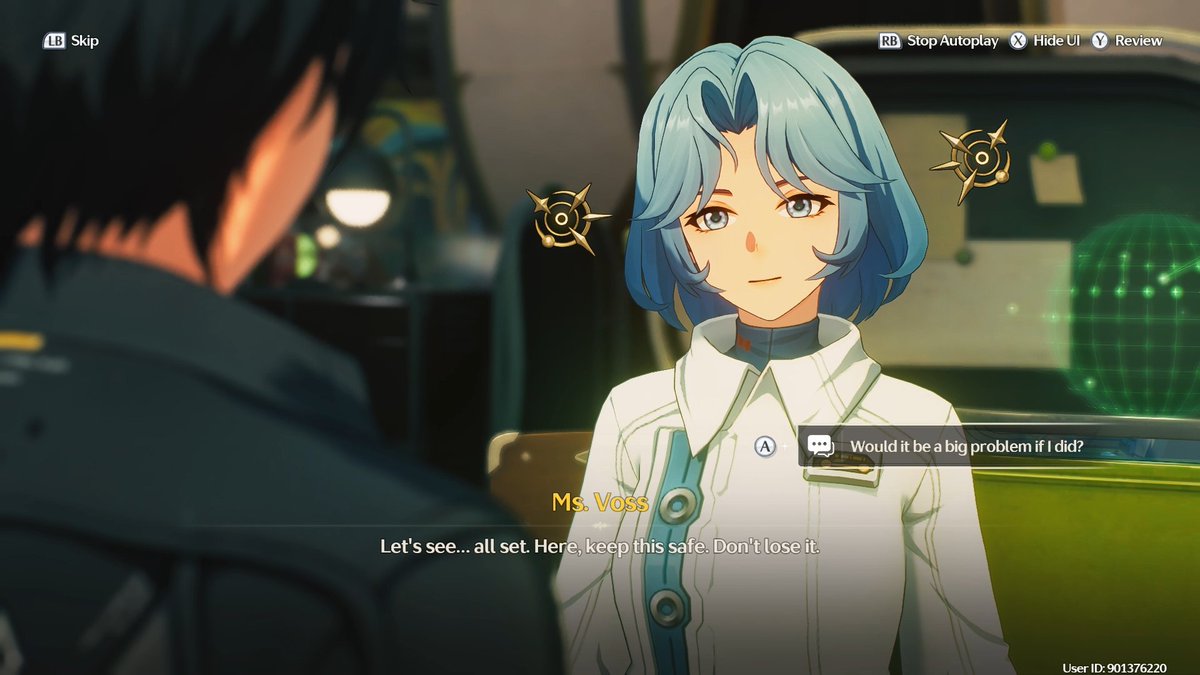
Task: Open the dialogue Review log
Action: [1127, 41]
